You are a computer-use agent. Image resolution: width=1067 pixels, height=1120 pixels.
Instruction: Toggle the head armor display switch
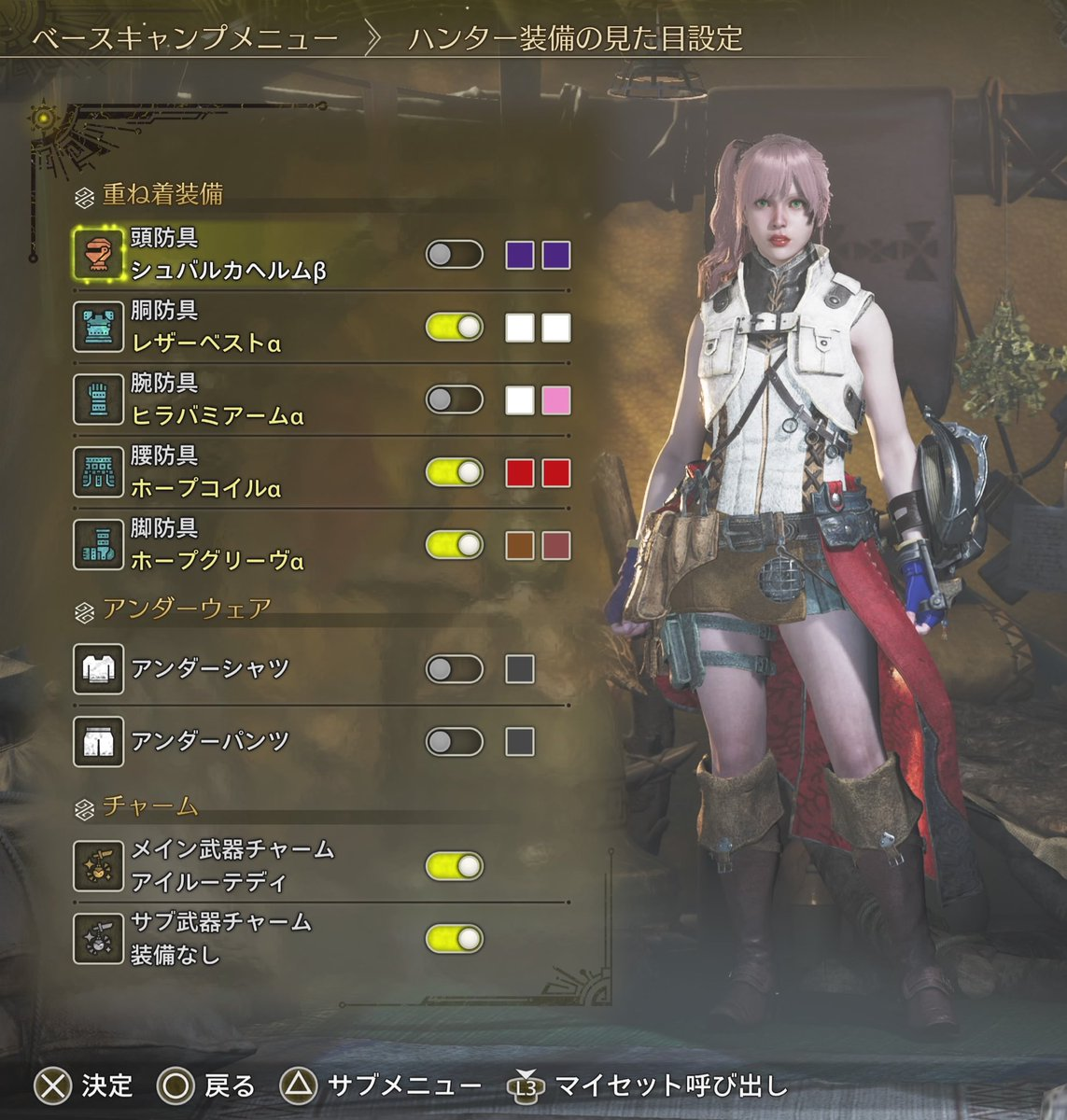455,255
